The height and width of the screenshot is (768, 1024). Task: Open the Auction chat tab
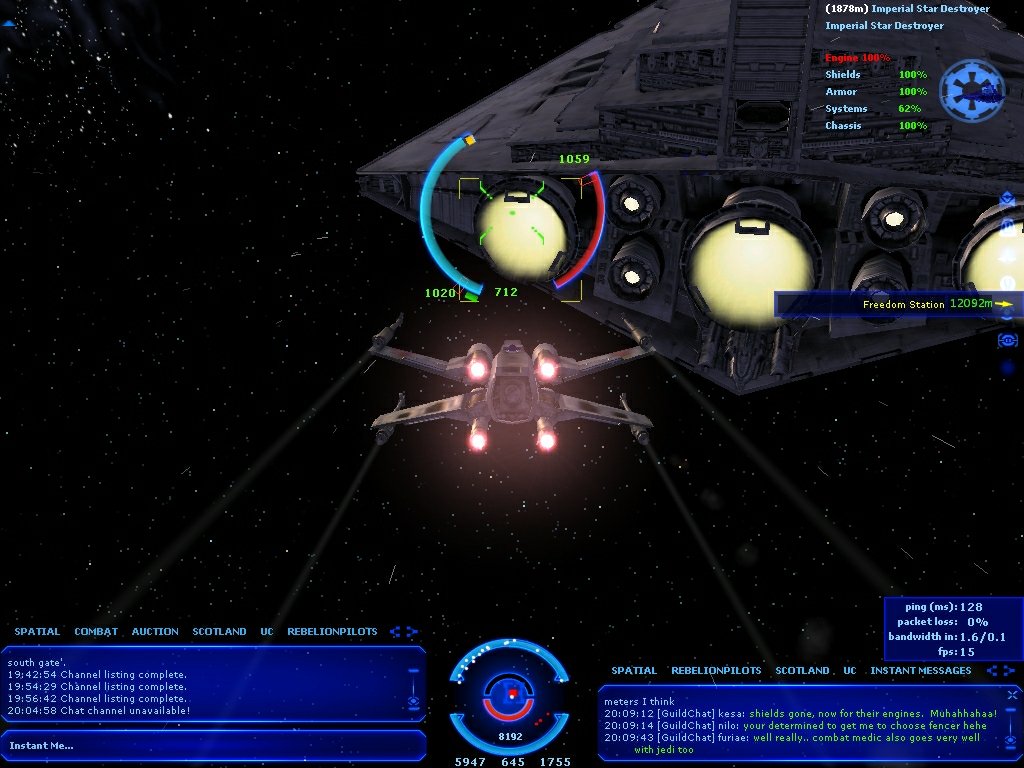155,632
